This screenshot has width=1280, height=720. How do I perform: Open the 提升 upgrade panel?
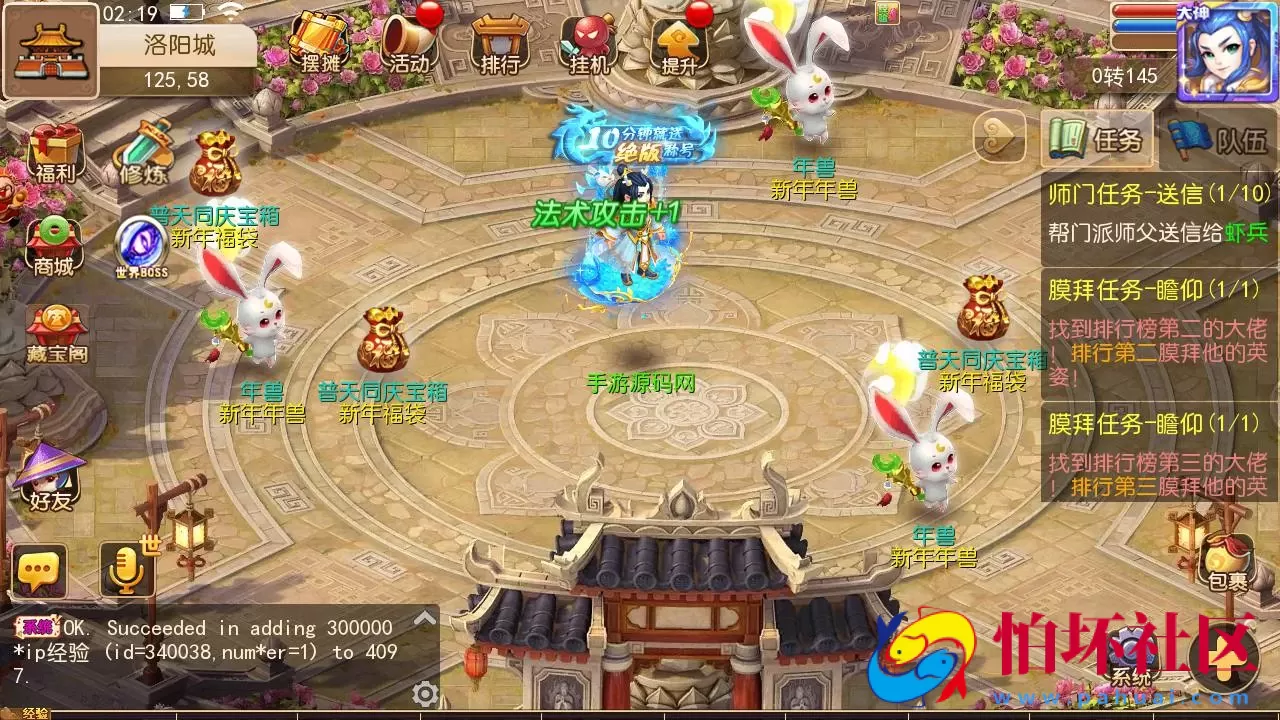[x=682, y=45]
